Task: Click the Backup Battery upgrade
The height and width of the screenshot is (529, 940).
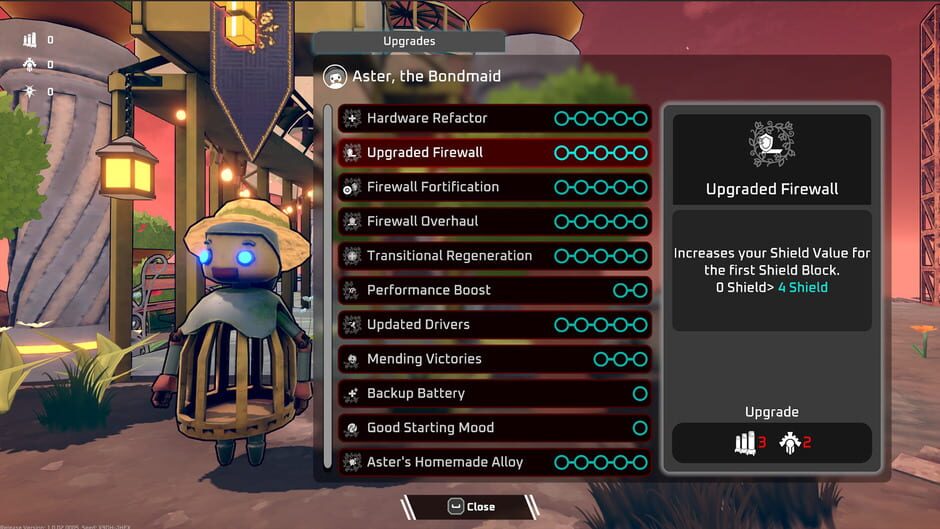Action: 494,393
